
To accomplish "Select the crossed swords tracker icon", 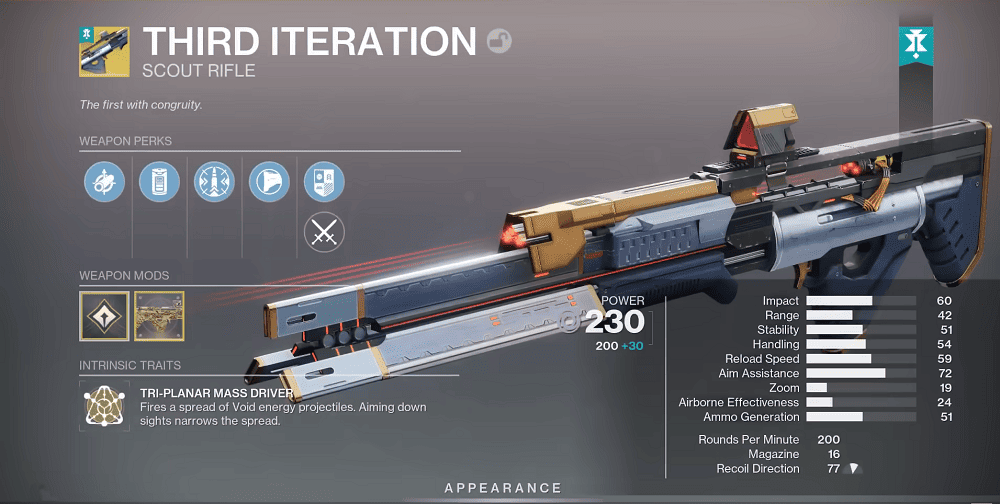I will point(324,235).
